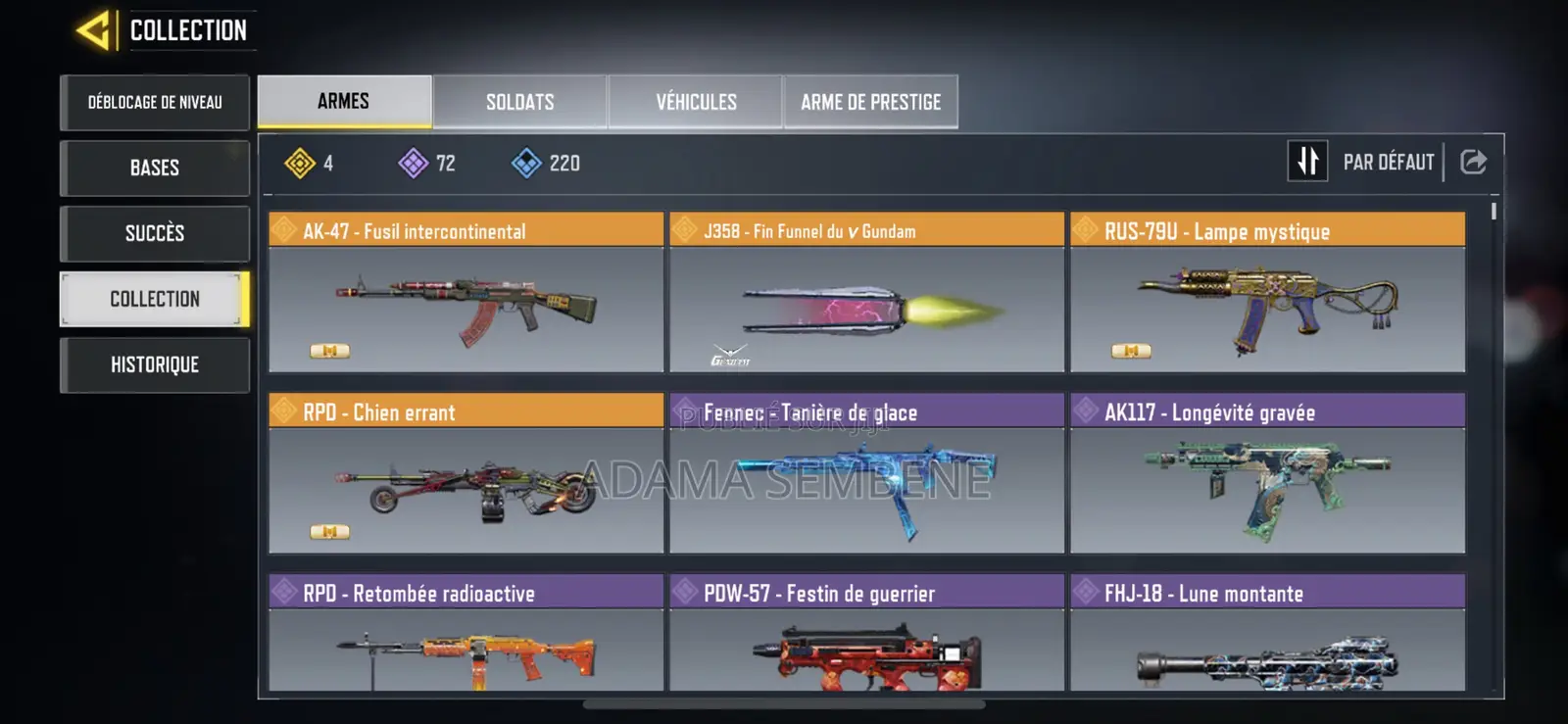The image size is (1568, 724).
Task: Go to DÉBLOCAGE DE NIVEAU
Action: point(154,102)
